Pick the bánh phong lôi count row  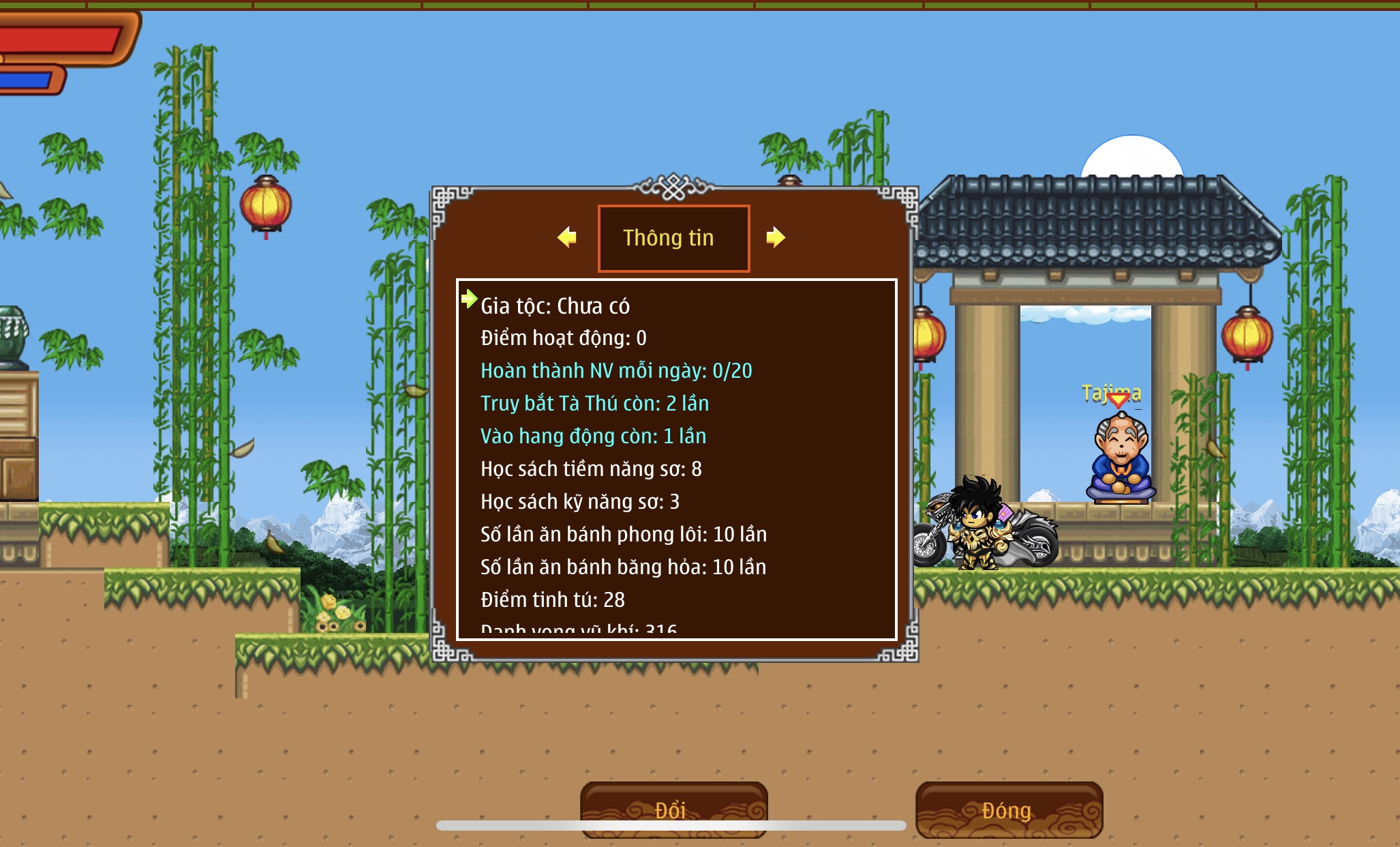click(624, 535)
